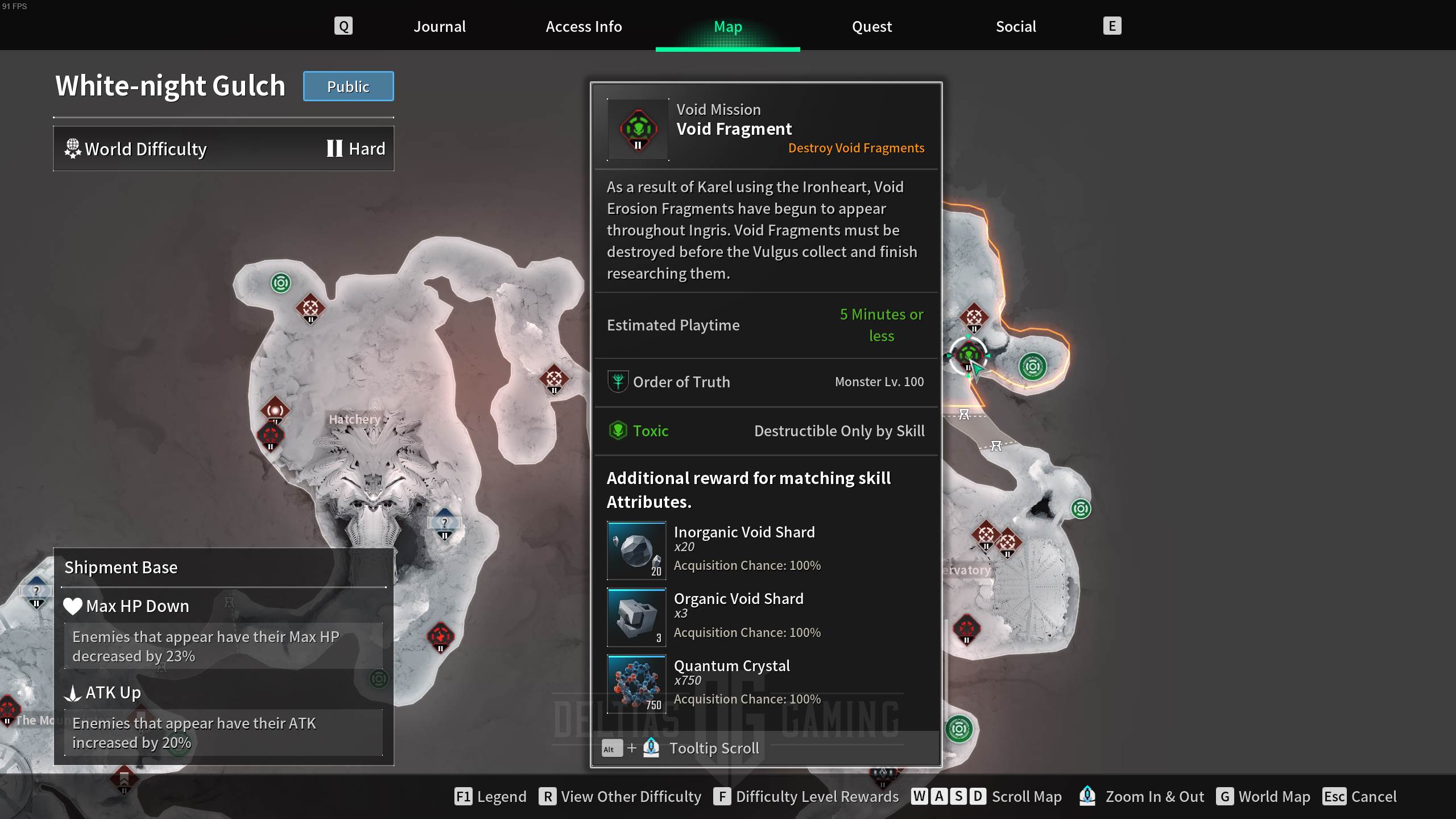Select the Inorganic Void Shard reward icon
The width and height of the screenshot is (1456, 819).
636,551
